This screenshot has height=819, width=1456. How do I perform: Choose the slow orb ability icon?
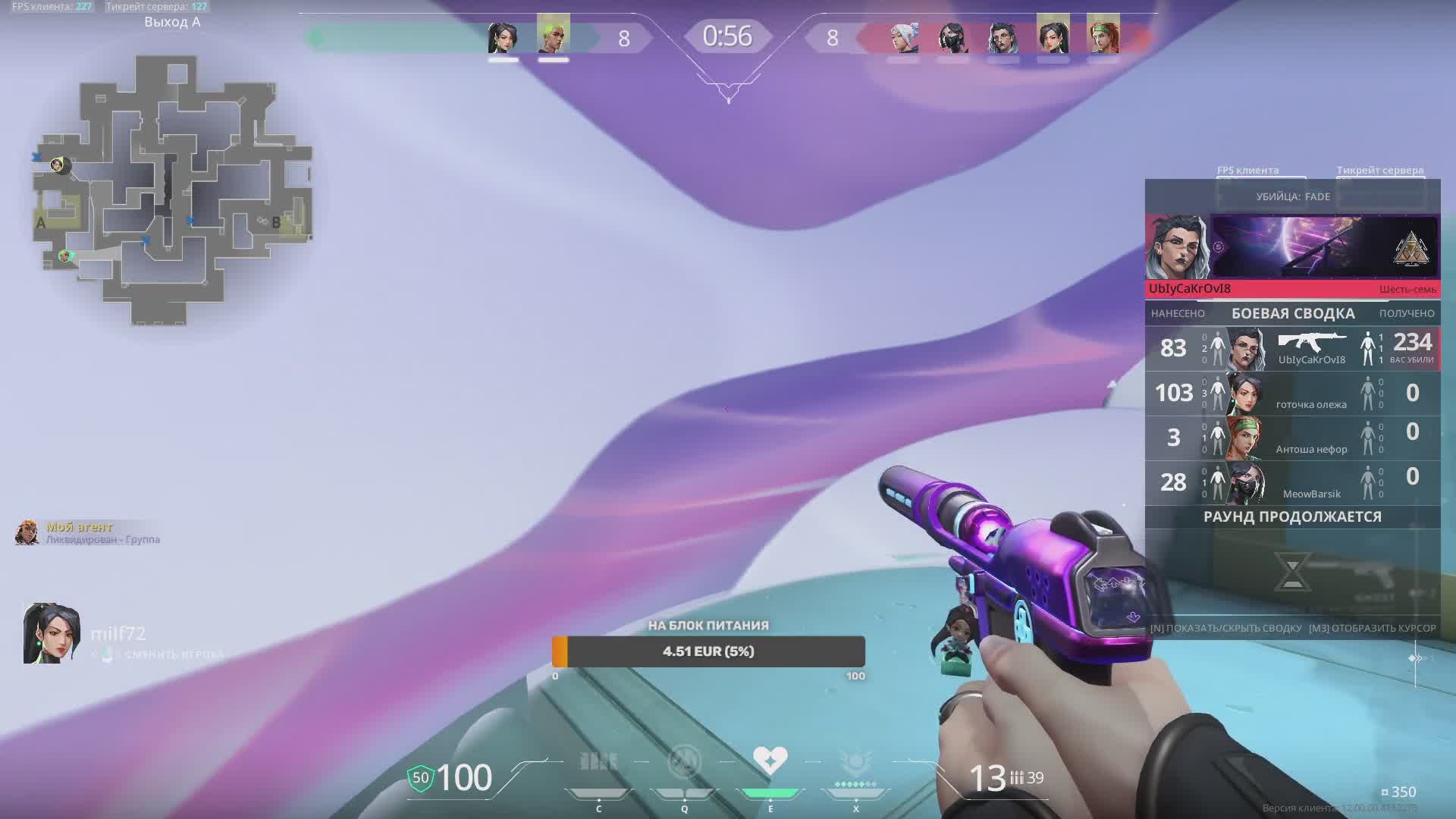click(x=684, y=762)
